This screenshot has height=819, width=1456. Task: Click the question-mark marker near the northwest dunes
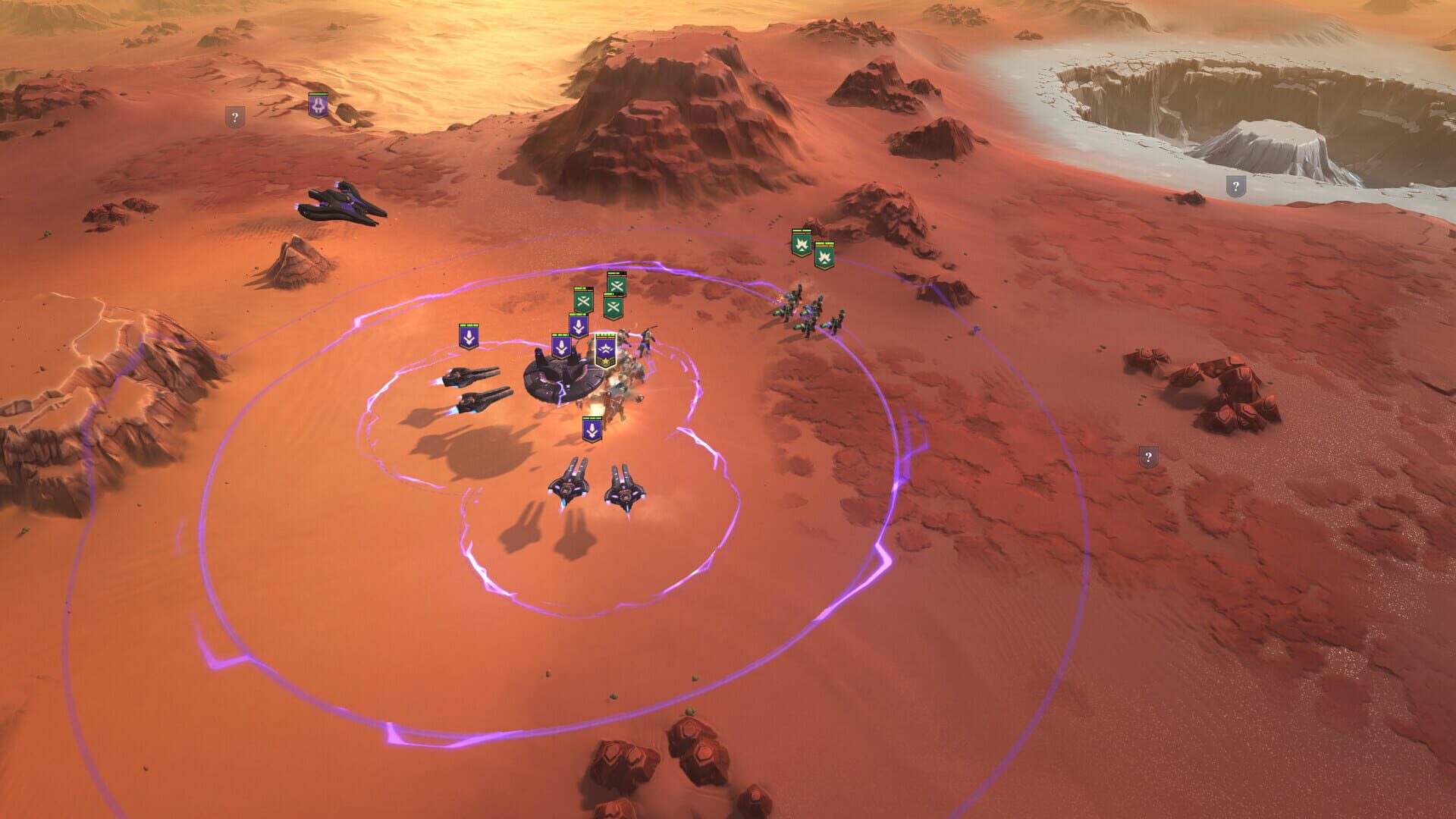coord(235,116)
